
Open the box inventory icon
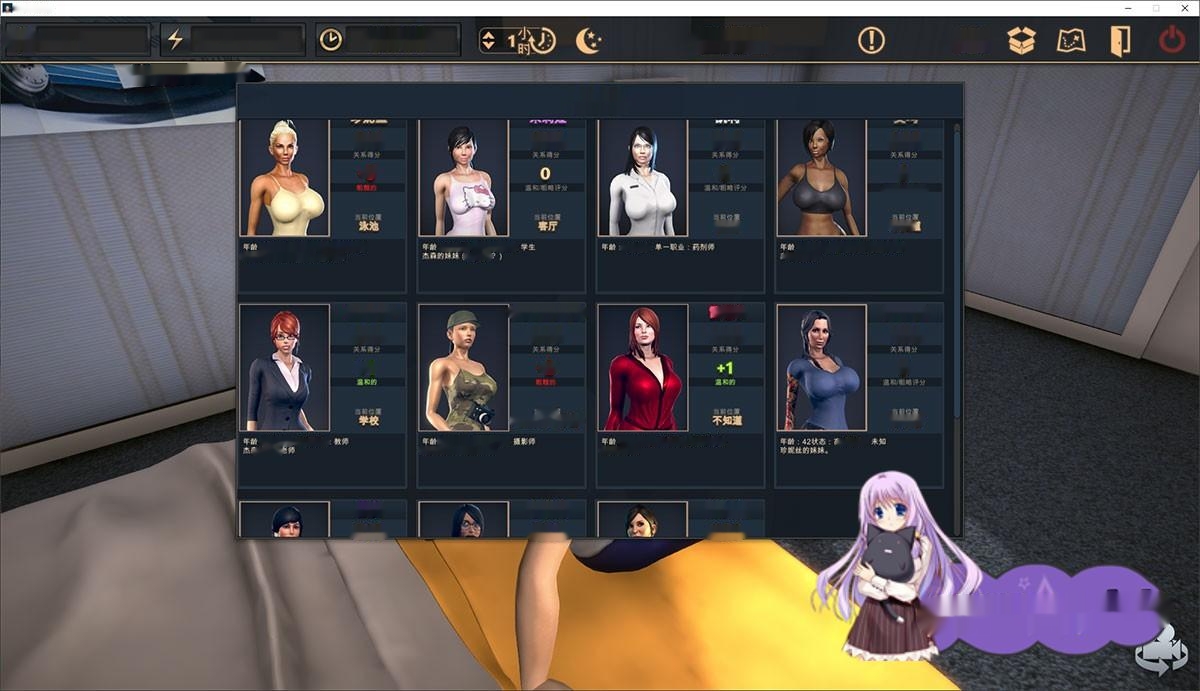point(1021,40)
